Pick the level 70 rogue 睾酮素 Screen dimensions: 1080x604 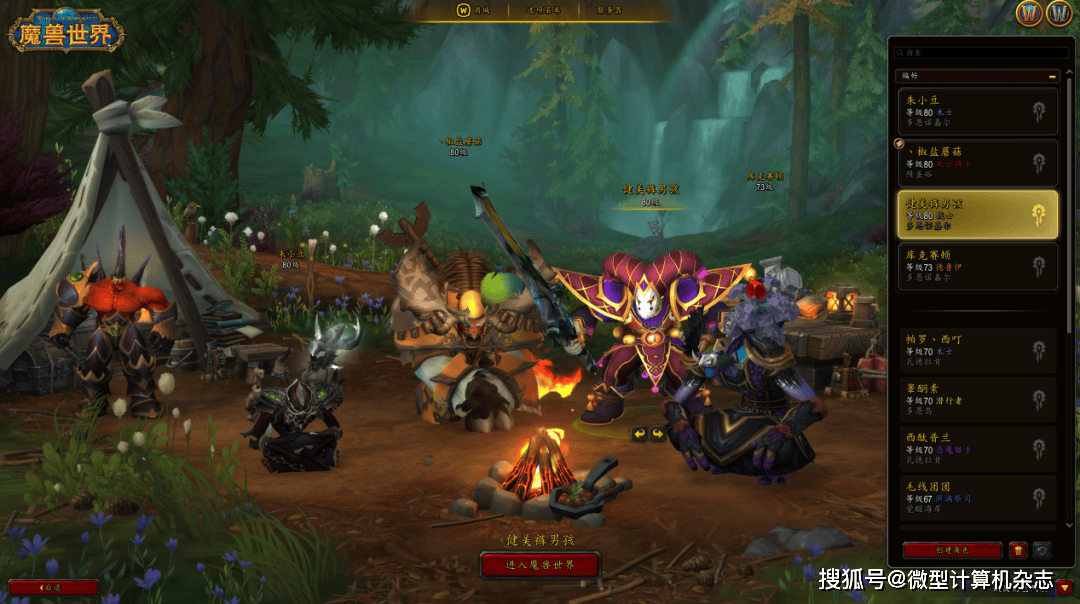[x=977, y=399]
